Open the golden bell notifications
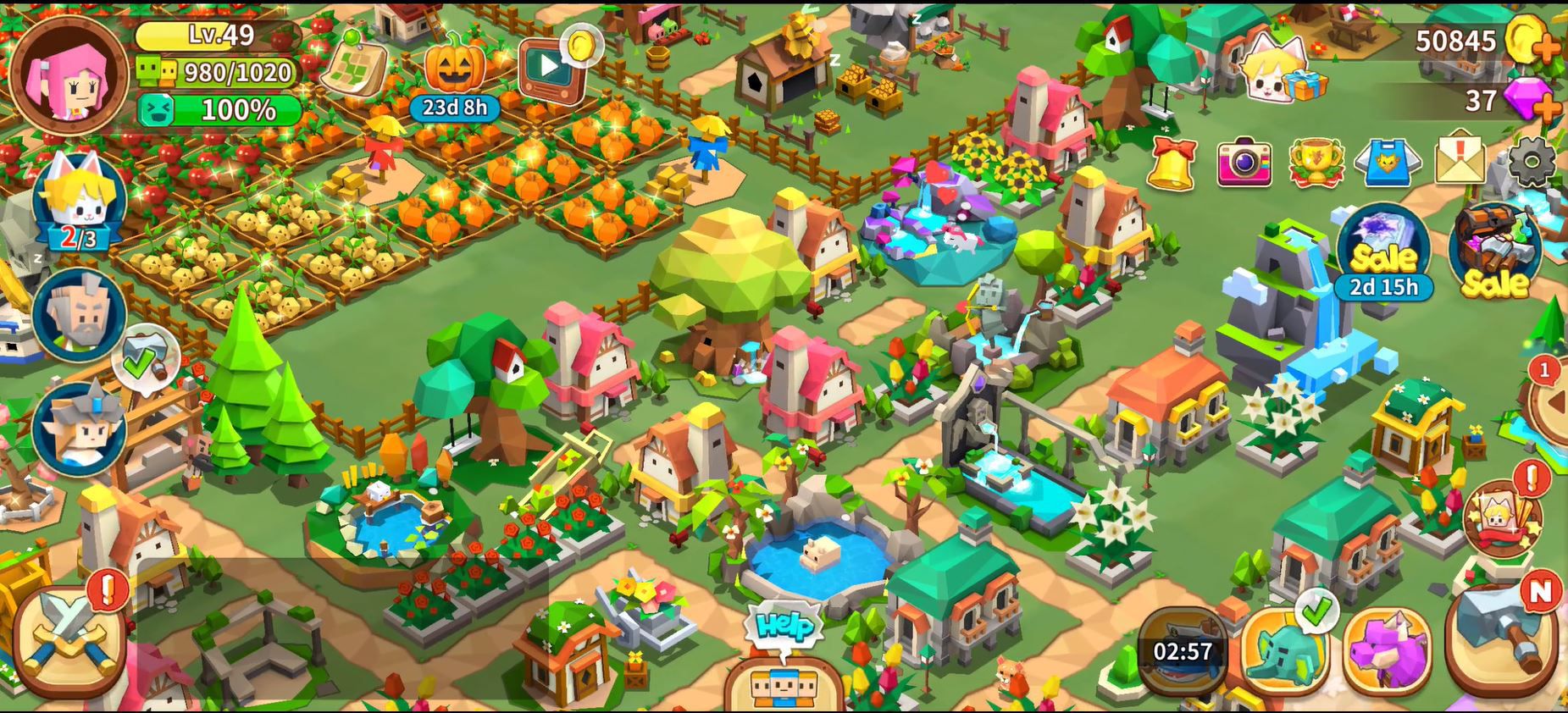 [1172, 162]
